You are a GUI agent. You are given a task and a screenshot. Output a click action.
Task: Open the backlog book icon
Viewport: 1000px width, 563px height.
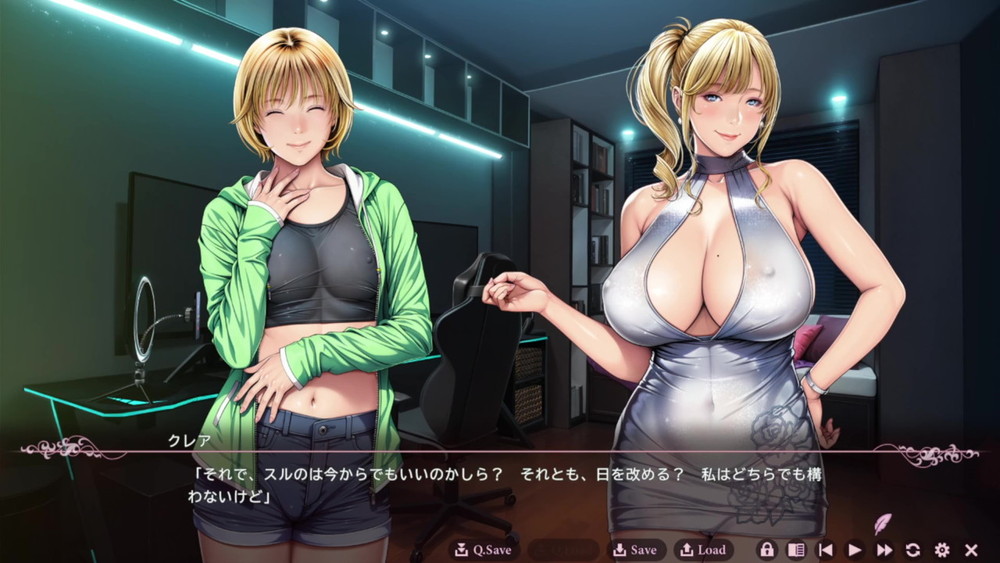tap(796, 550)
